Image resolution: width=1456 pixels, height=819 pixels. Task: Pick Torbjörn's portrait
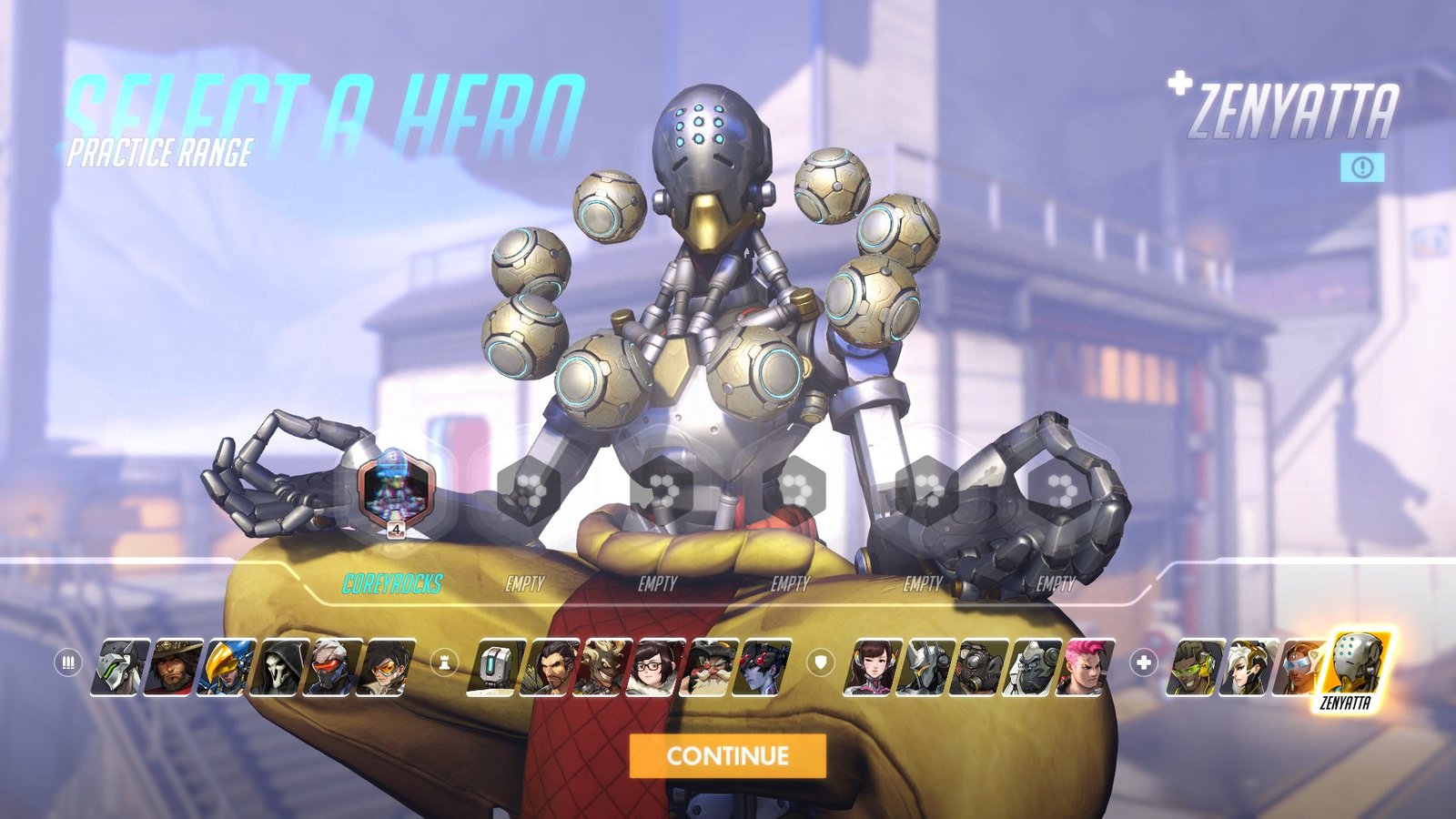click(710, 667)
